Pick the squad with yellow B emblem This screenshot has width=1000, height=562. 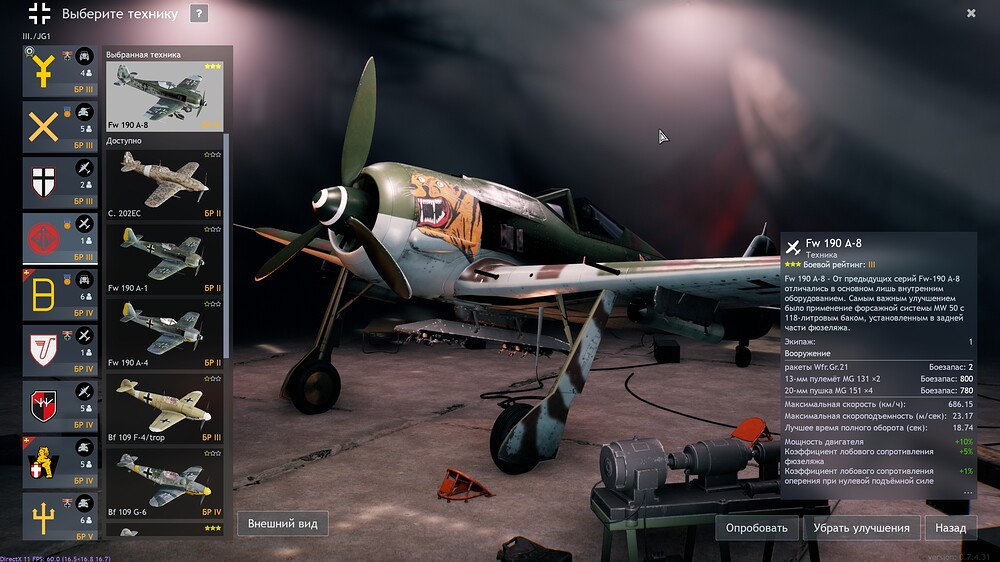[61, 296]
